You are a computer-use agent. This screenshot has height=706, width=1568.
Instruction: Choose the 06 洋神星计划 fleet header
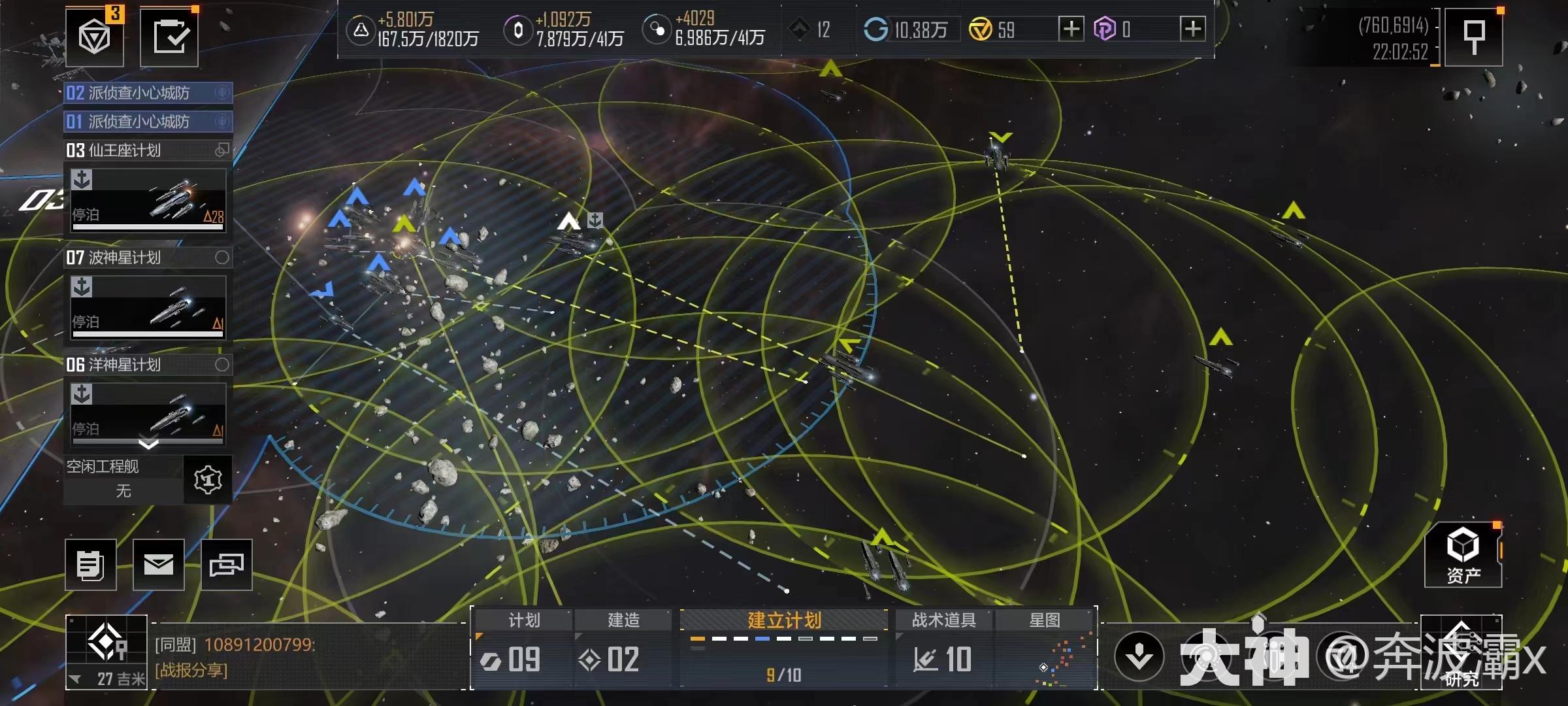pos(148,365)
